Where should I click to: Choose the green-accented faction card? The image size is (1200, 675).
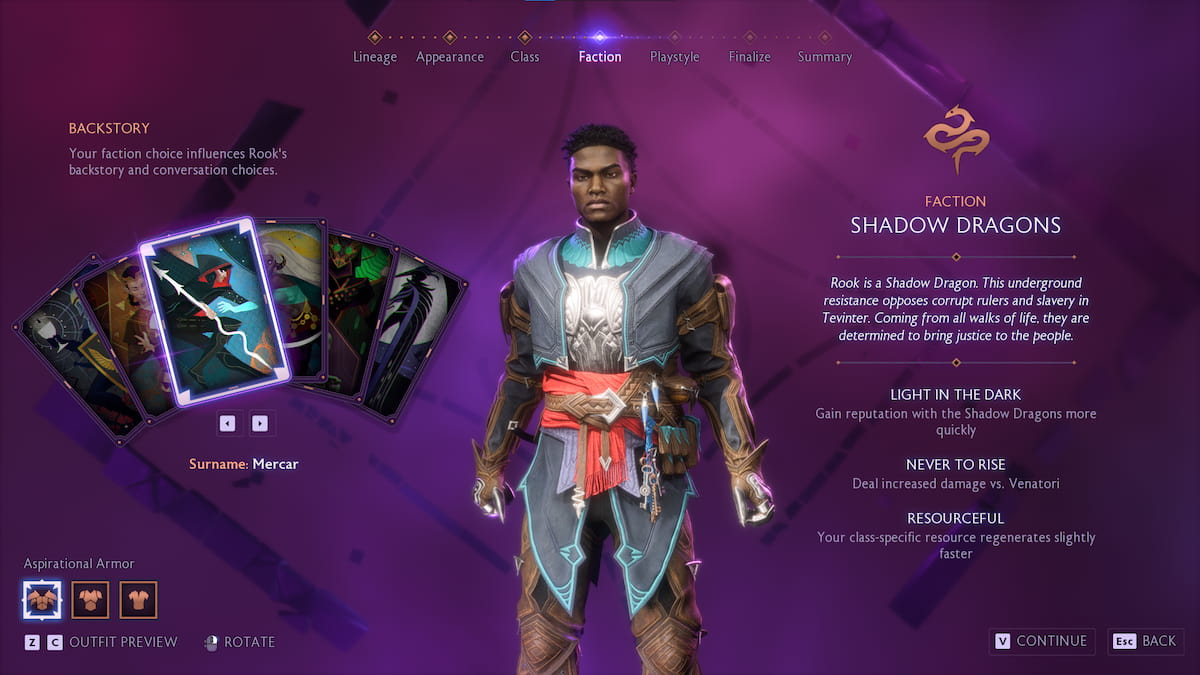355,310
